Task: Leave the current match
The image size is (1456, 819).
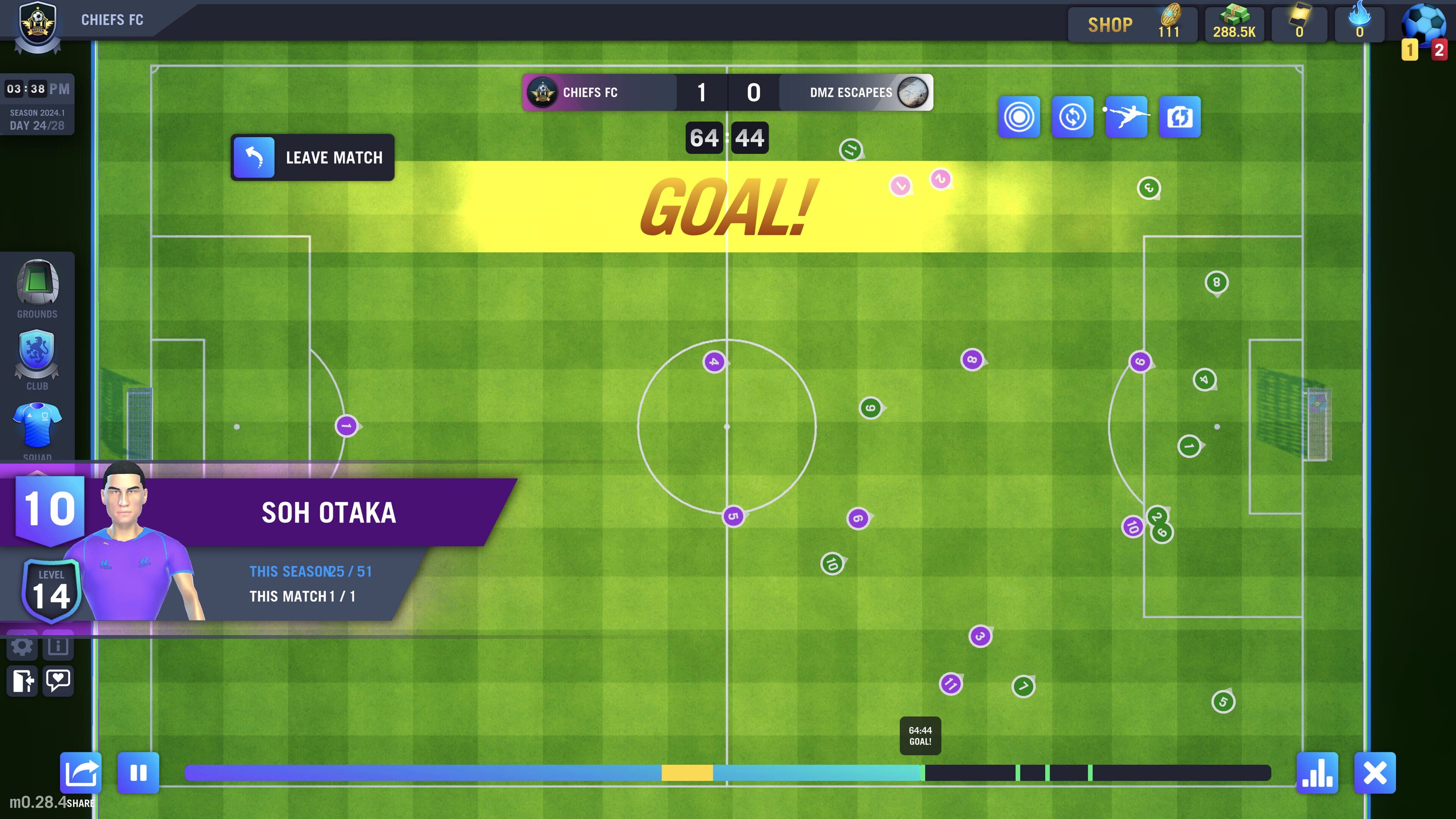Action: coord(312,158)
